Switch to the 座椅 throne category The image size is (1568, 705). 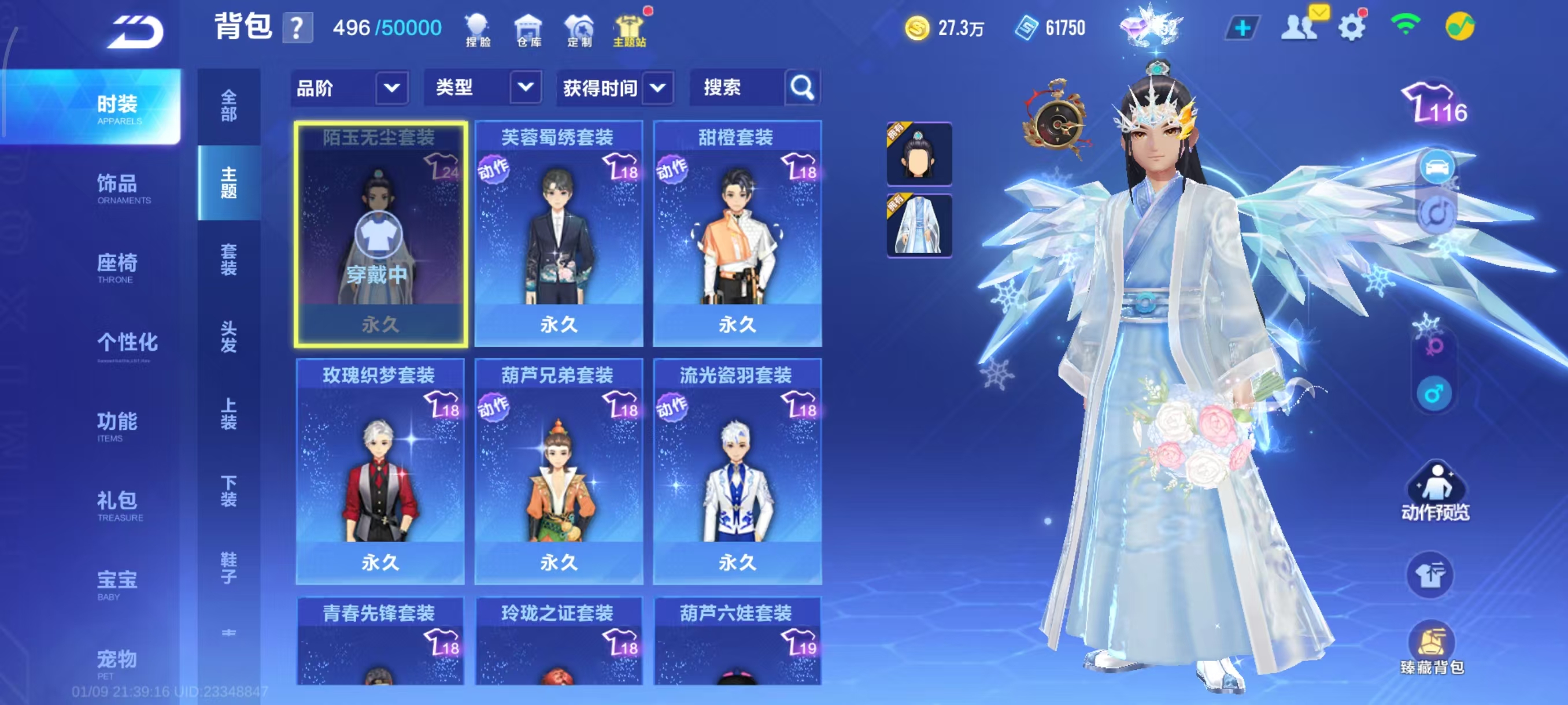point(117,267)
